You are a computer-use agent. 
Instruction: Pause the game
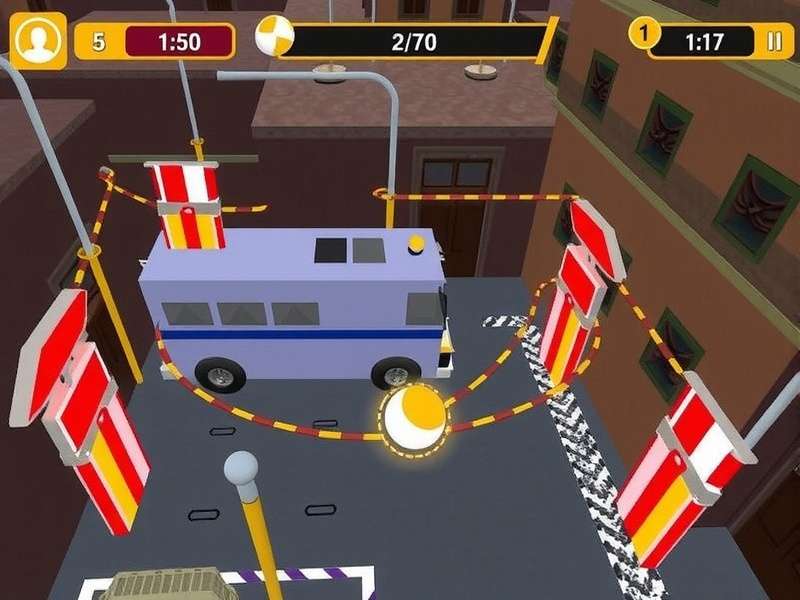773,41
